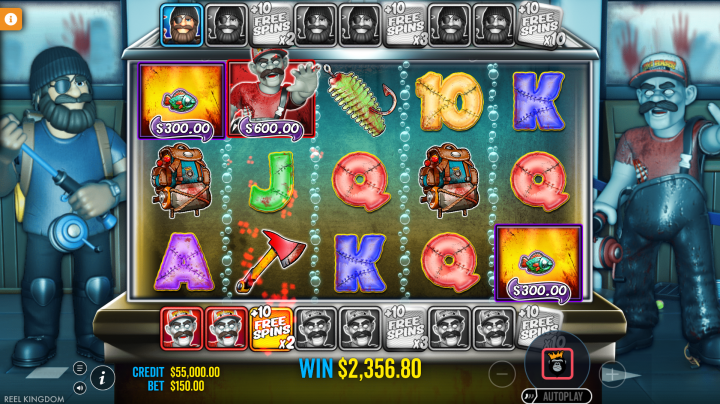This screenshot has height=404, width=720.
Task: Open the hamburger settings menu
Action: pyautogui.click(x=79, y=368)
